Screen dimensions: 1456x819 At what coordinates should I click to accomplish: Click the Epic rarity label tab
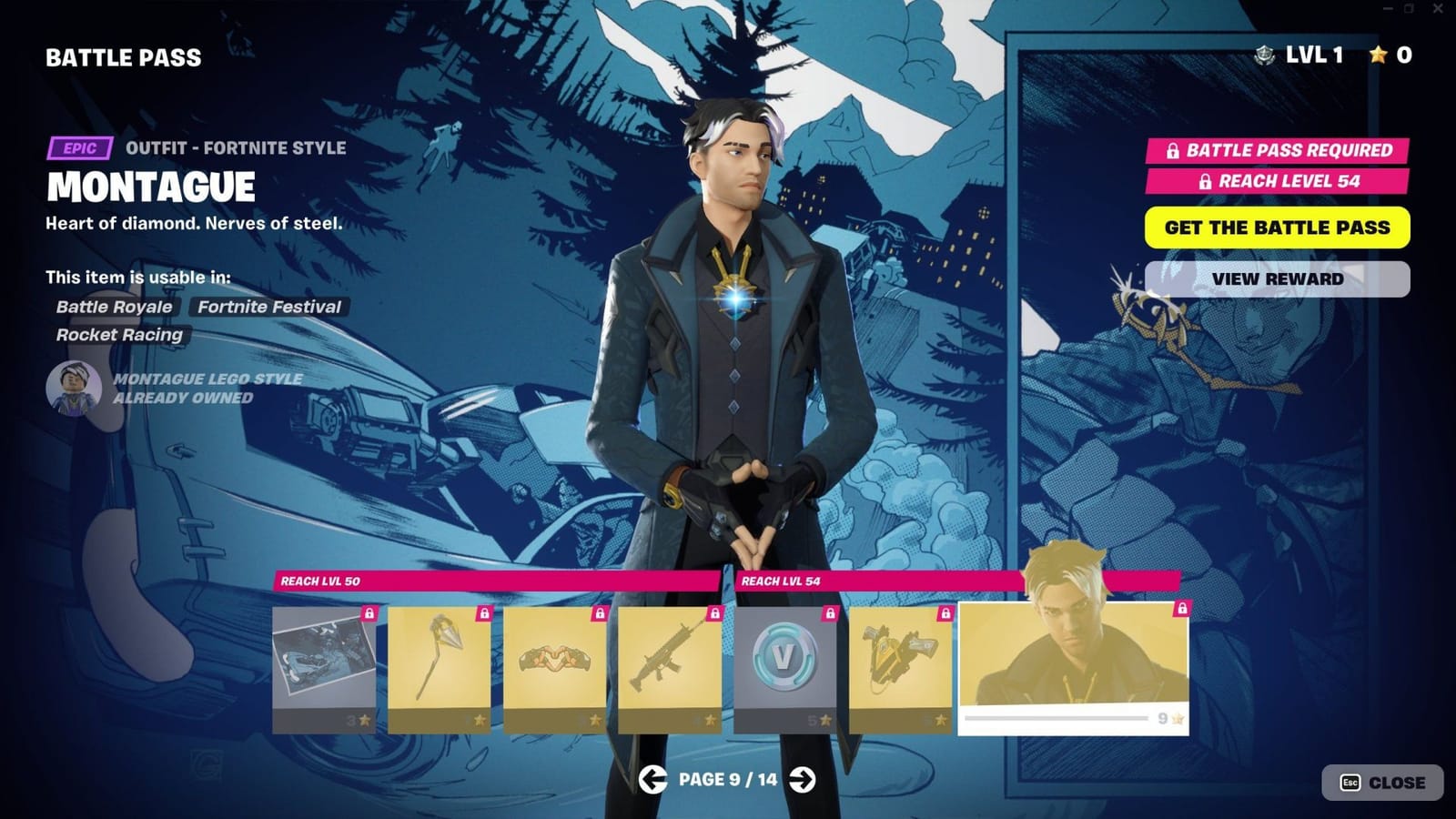pos(80,147)
